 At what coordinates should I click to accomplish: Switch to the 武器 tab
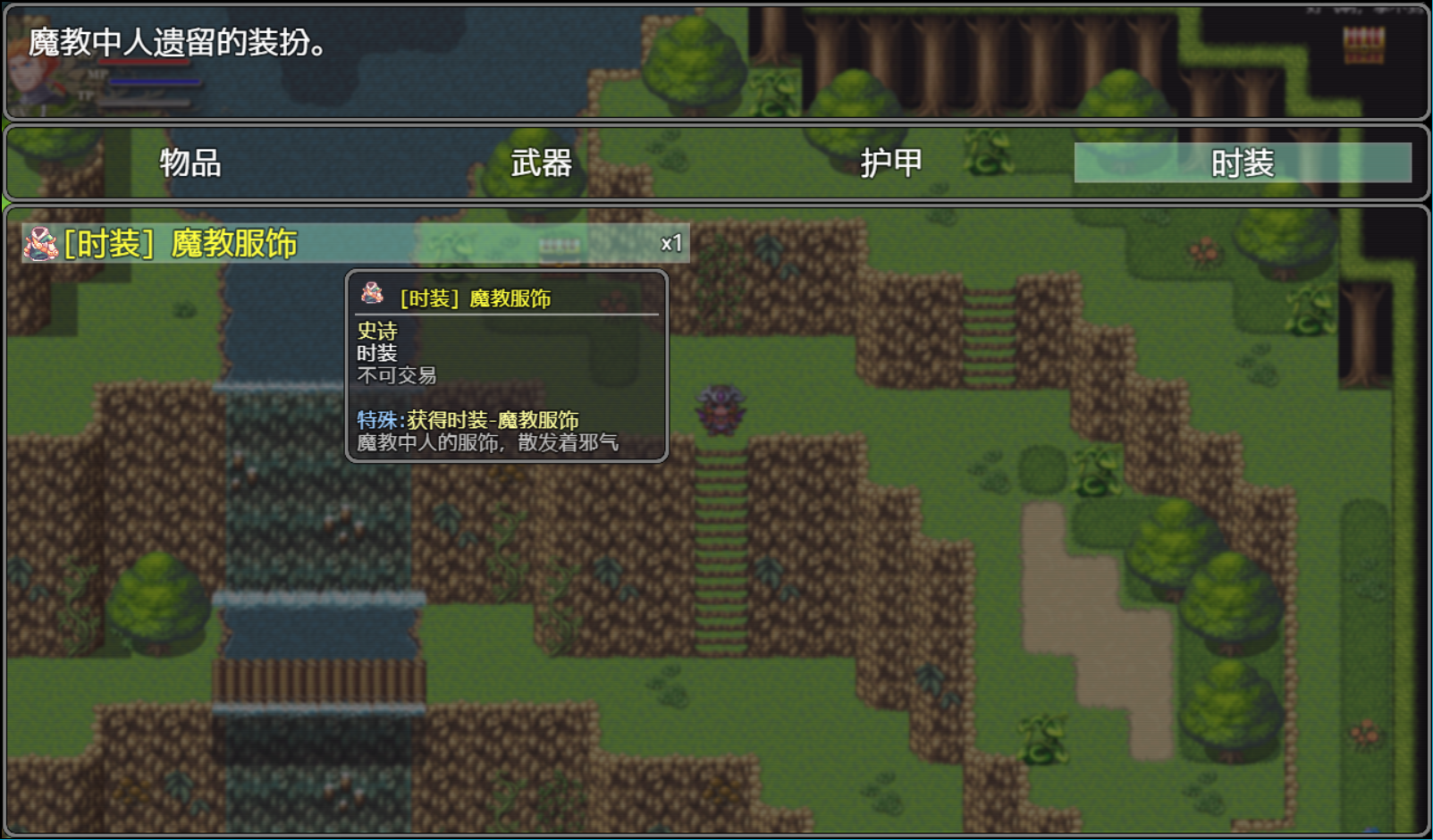coord(544,162)
